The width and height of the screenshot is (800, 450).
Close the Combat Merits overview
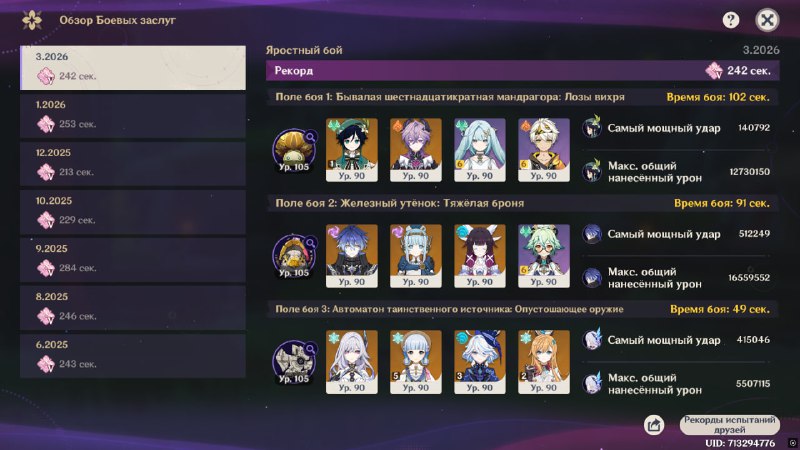click(766, 19)
